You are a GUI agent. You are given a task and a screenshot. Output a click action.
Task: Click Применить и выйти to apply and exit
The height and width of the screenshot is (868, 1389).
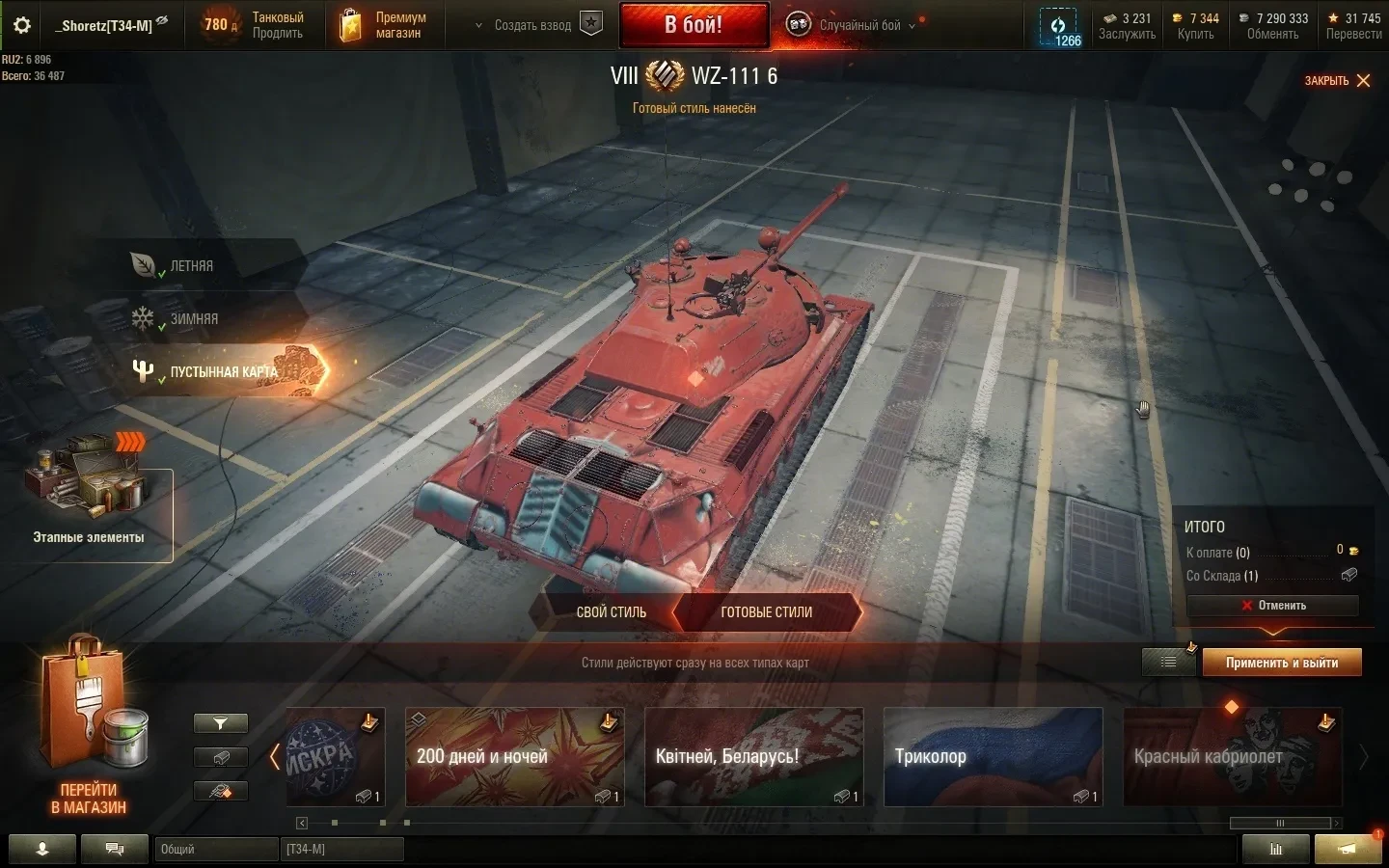(1281, 663)
